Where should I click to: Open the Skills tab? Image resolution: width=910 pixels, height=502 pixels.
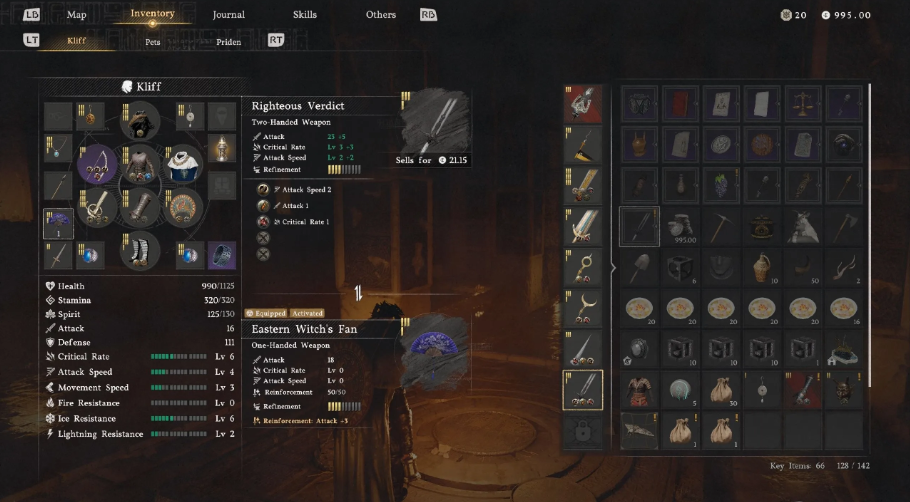tap(304, 15)
